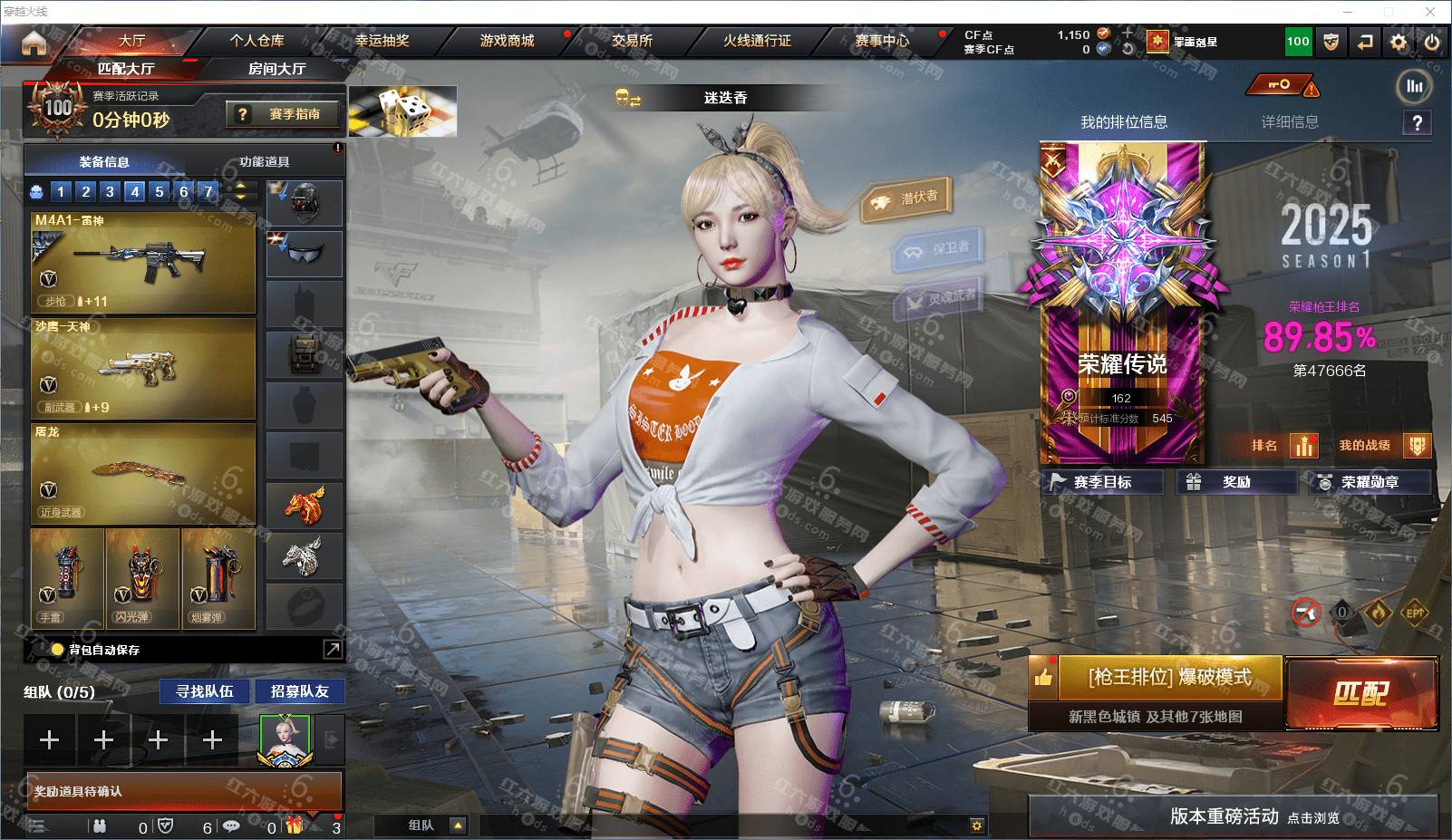Open the 个人仓库 inventory menu
The height and width of the screenshot is (840, 1452).
257,41
